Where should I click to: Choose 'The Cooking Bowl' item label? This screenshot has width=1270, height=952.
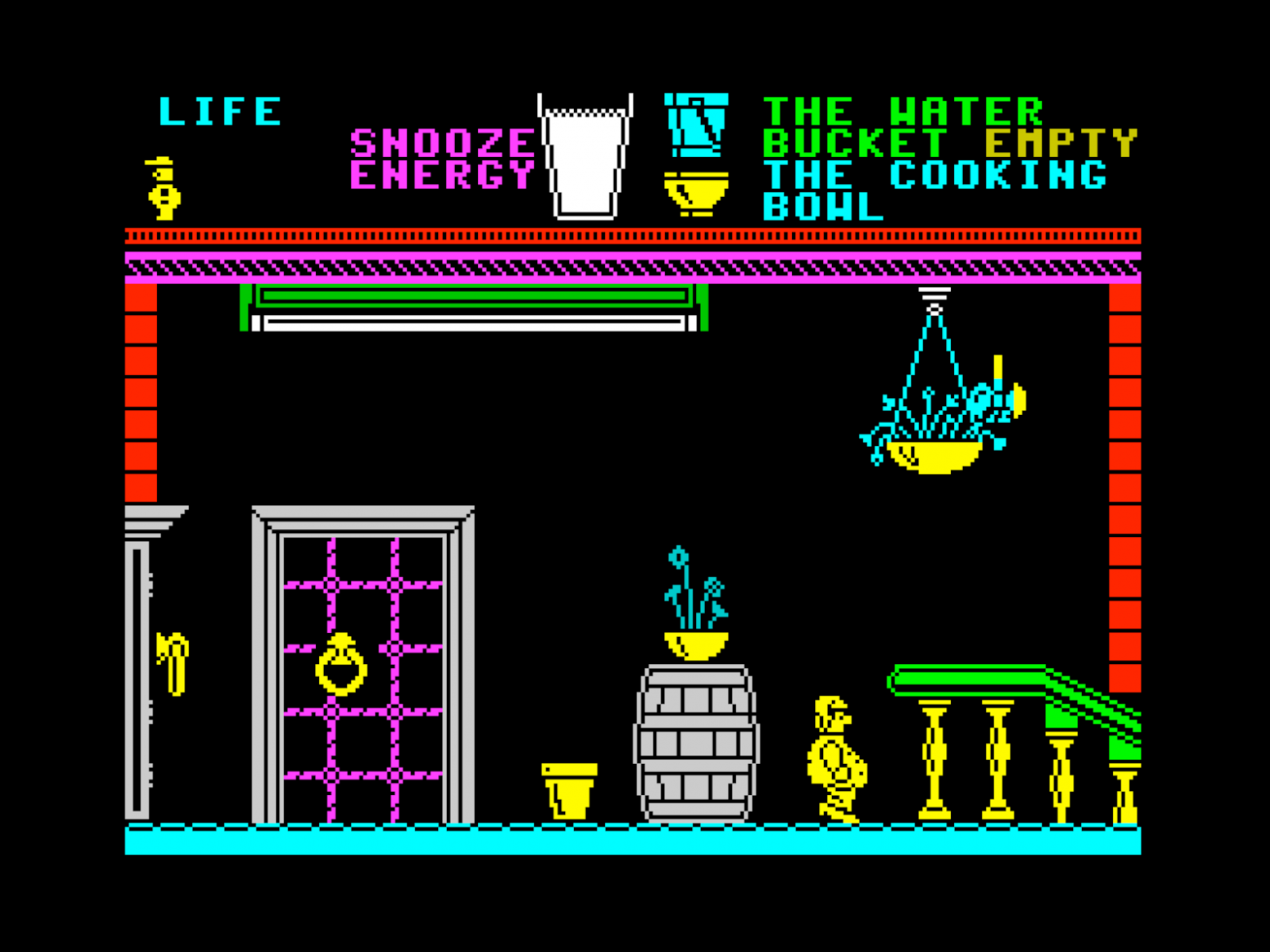point(935,191)
